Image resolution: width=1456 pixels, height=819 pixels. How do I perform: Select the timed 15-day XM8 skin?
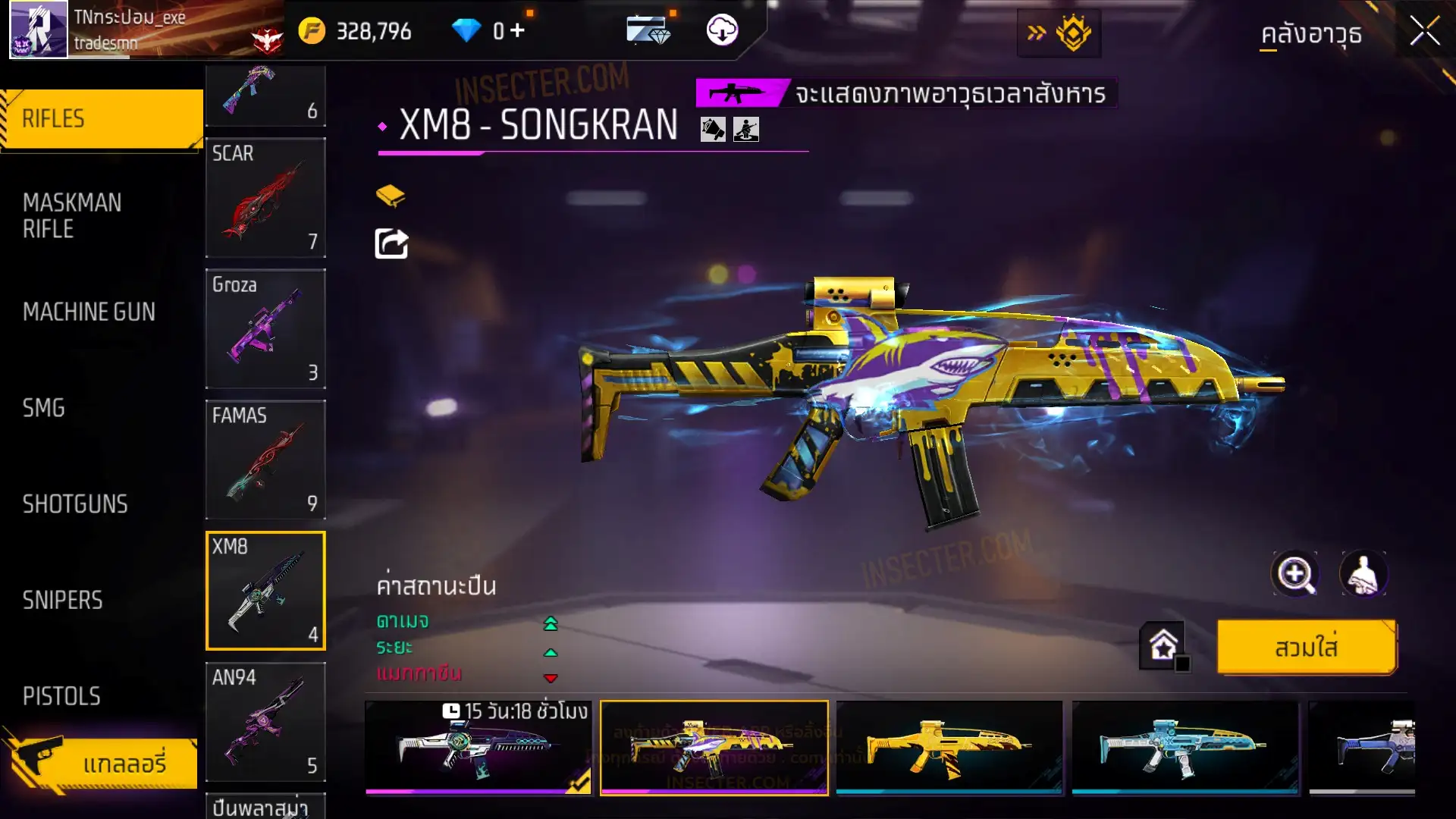click(x=479, y=747)
